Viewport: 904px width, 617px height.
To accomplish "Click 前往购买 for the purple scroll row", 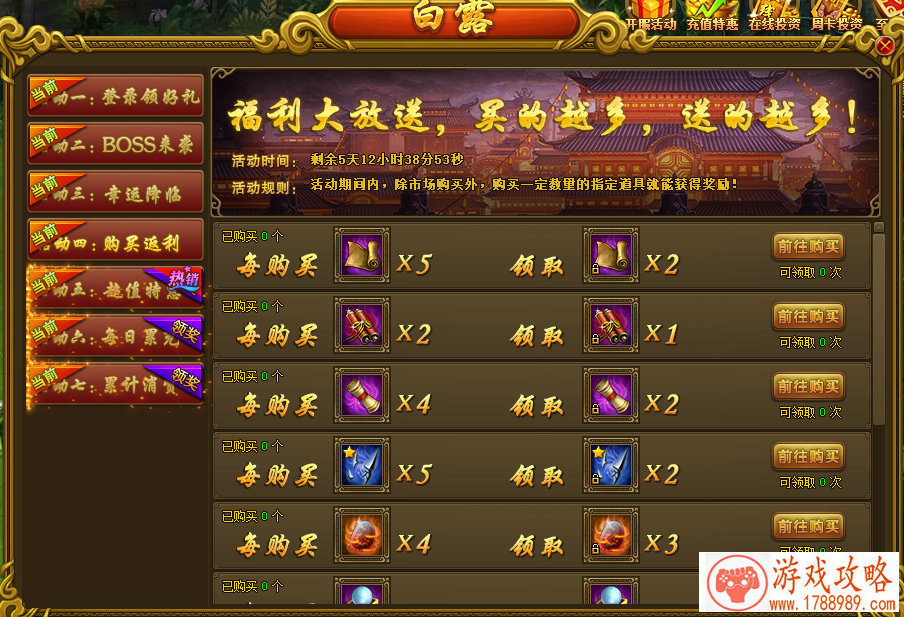I will 808,386.
